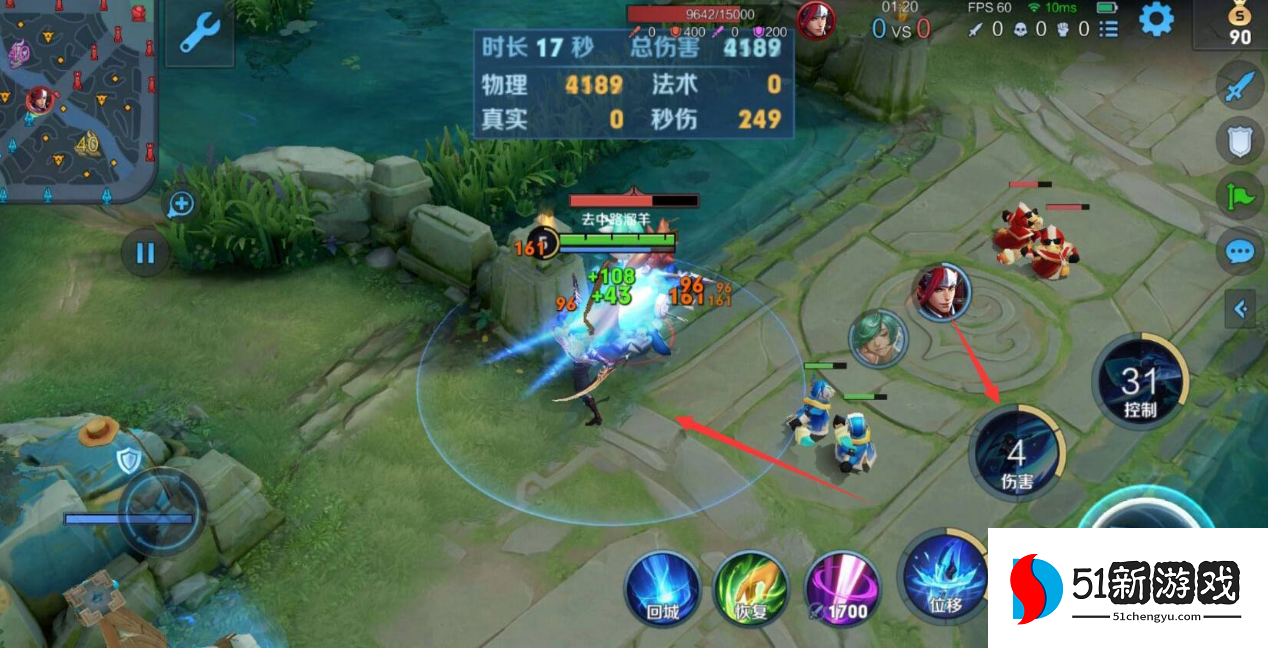Activate the 回城 recall ability
The width and height of the screenshot is (1268, 648).
(x=662, y=588)
